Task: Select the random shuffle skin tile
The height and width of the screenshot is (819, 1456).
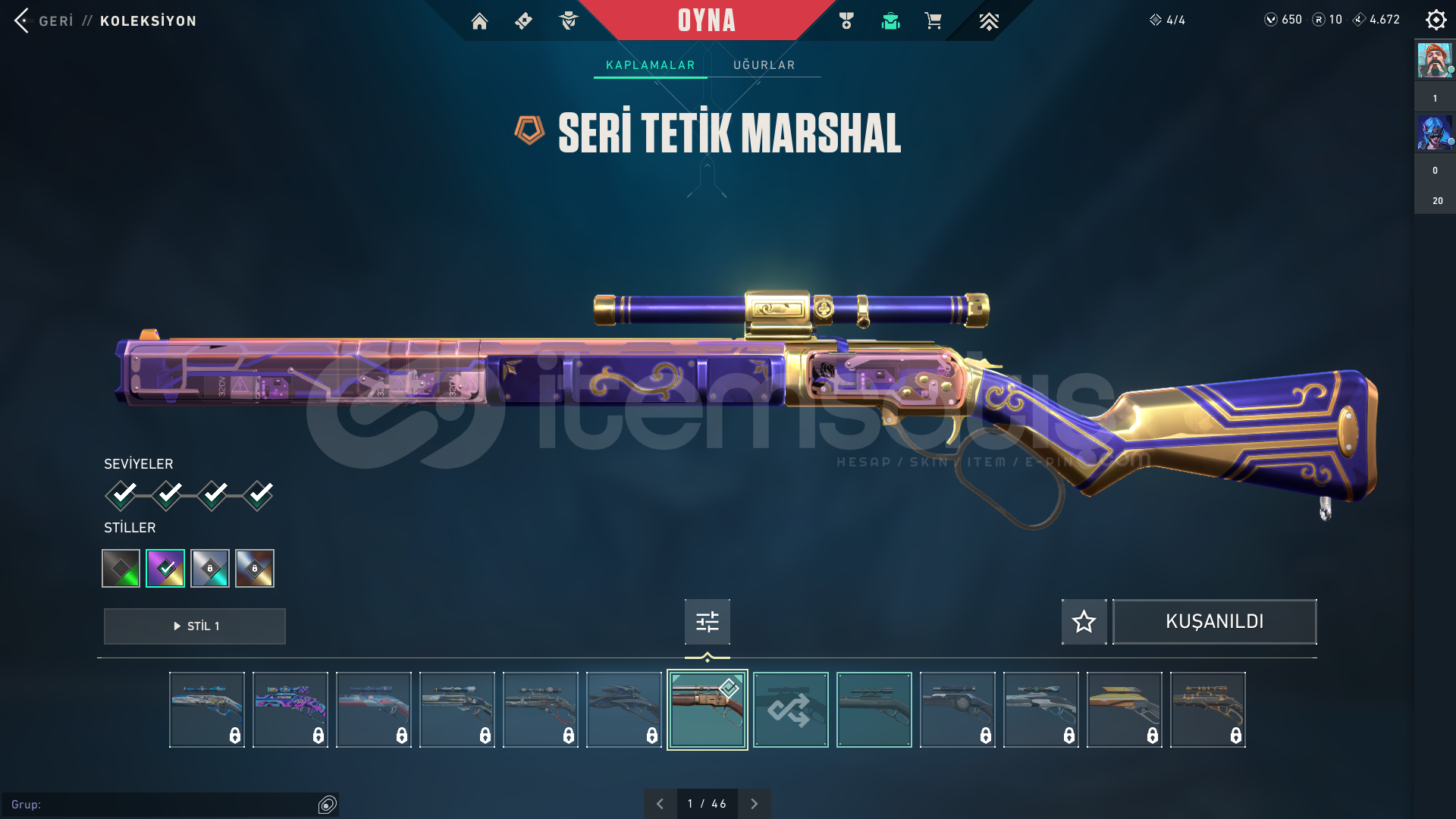Action: 790,710
